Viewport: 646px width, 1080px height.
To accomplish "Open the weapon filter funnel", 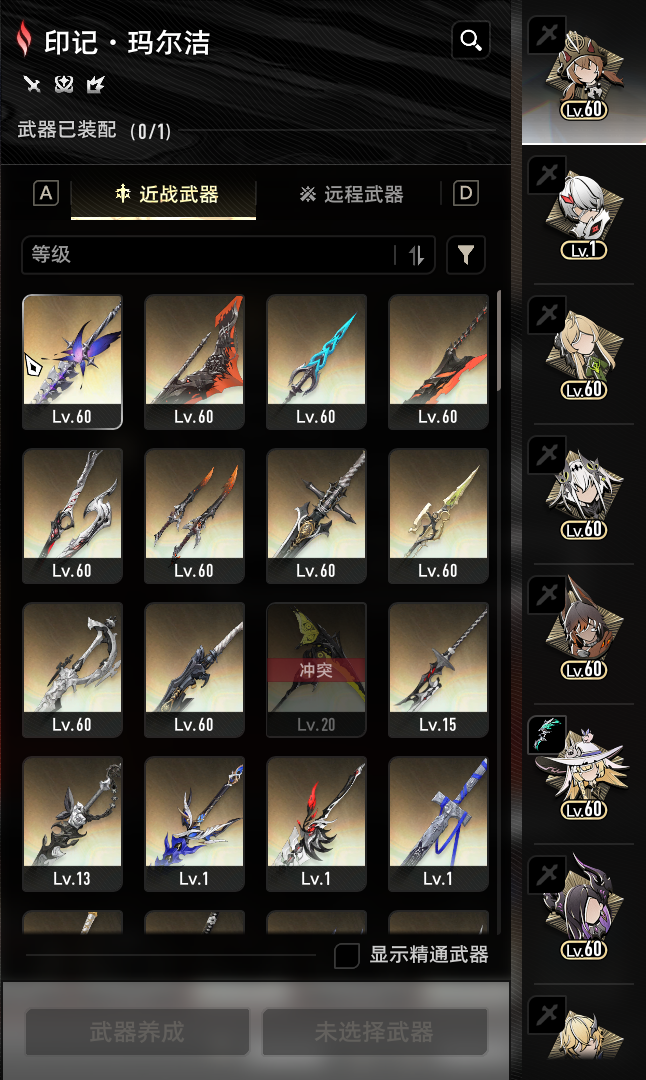I will click(465, 255).
